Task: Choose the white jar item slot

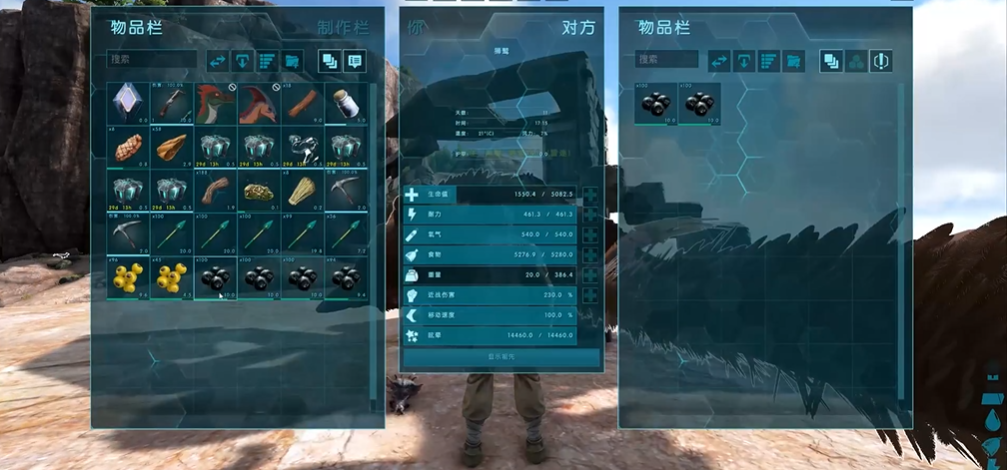Action: click(345, 104)
